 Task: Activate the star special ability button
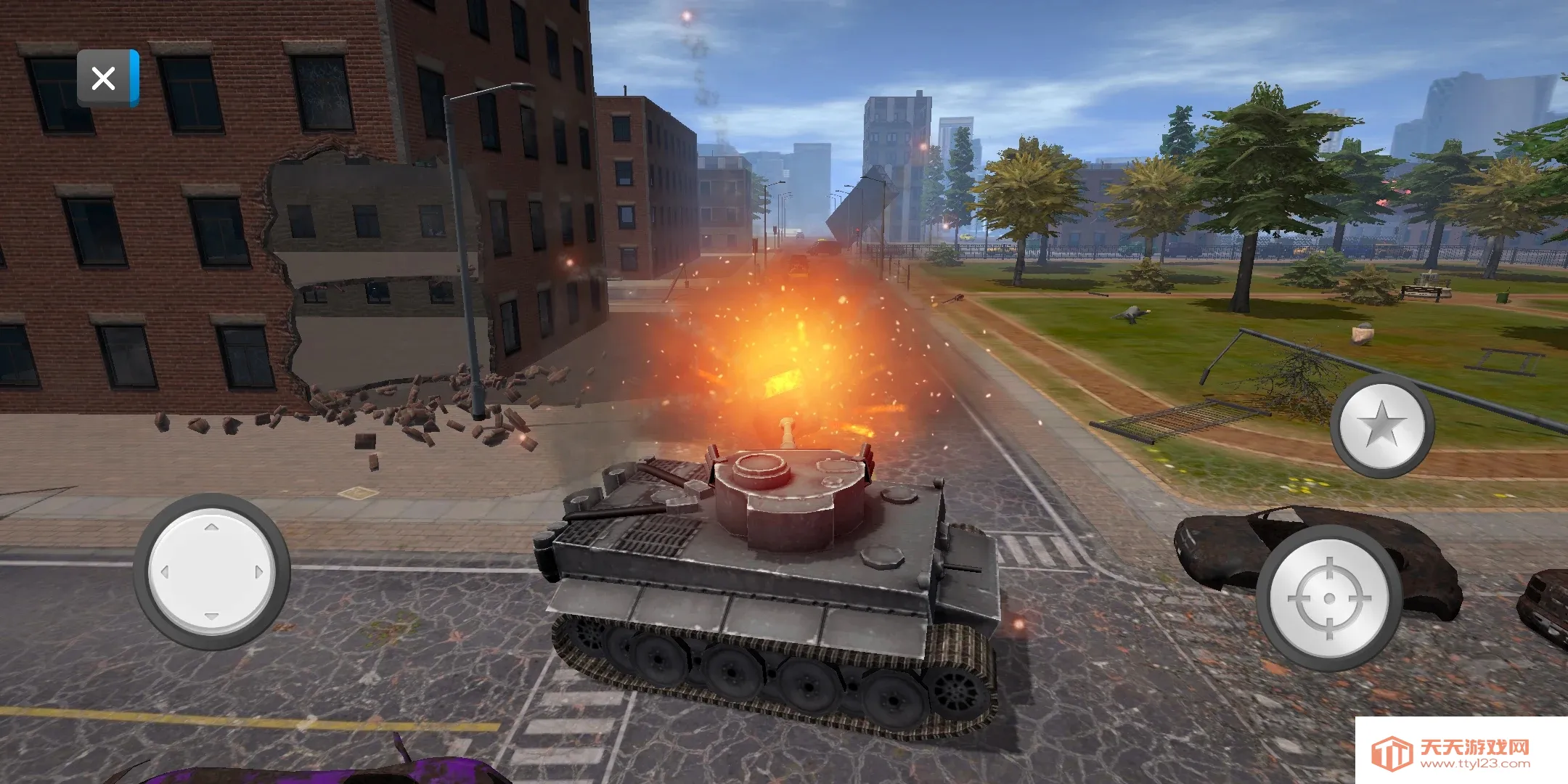pos(1382,425)
